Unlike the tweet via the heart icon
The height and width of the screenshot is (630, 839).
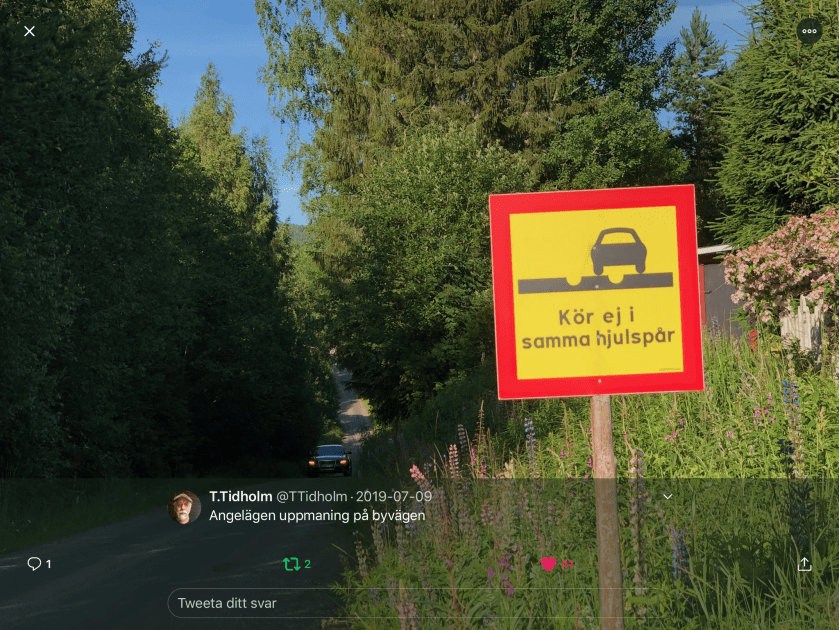point(548,564)
